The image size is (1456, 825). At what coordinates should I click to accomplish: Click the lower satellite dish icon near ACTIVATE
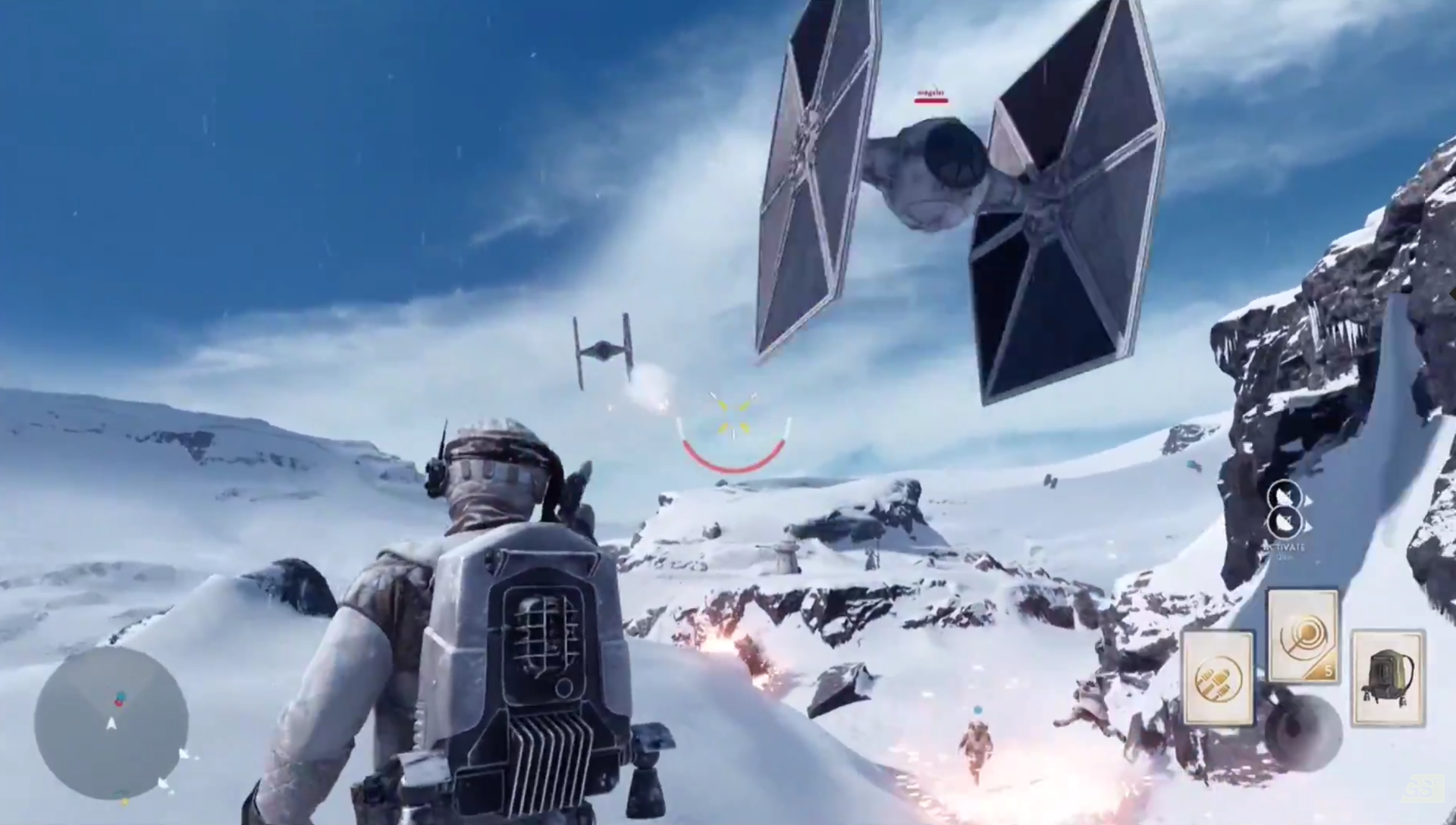pos(1285,523)
